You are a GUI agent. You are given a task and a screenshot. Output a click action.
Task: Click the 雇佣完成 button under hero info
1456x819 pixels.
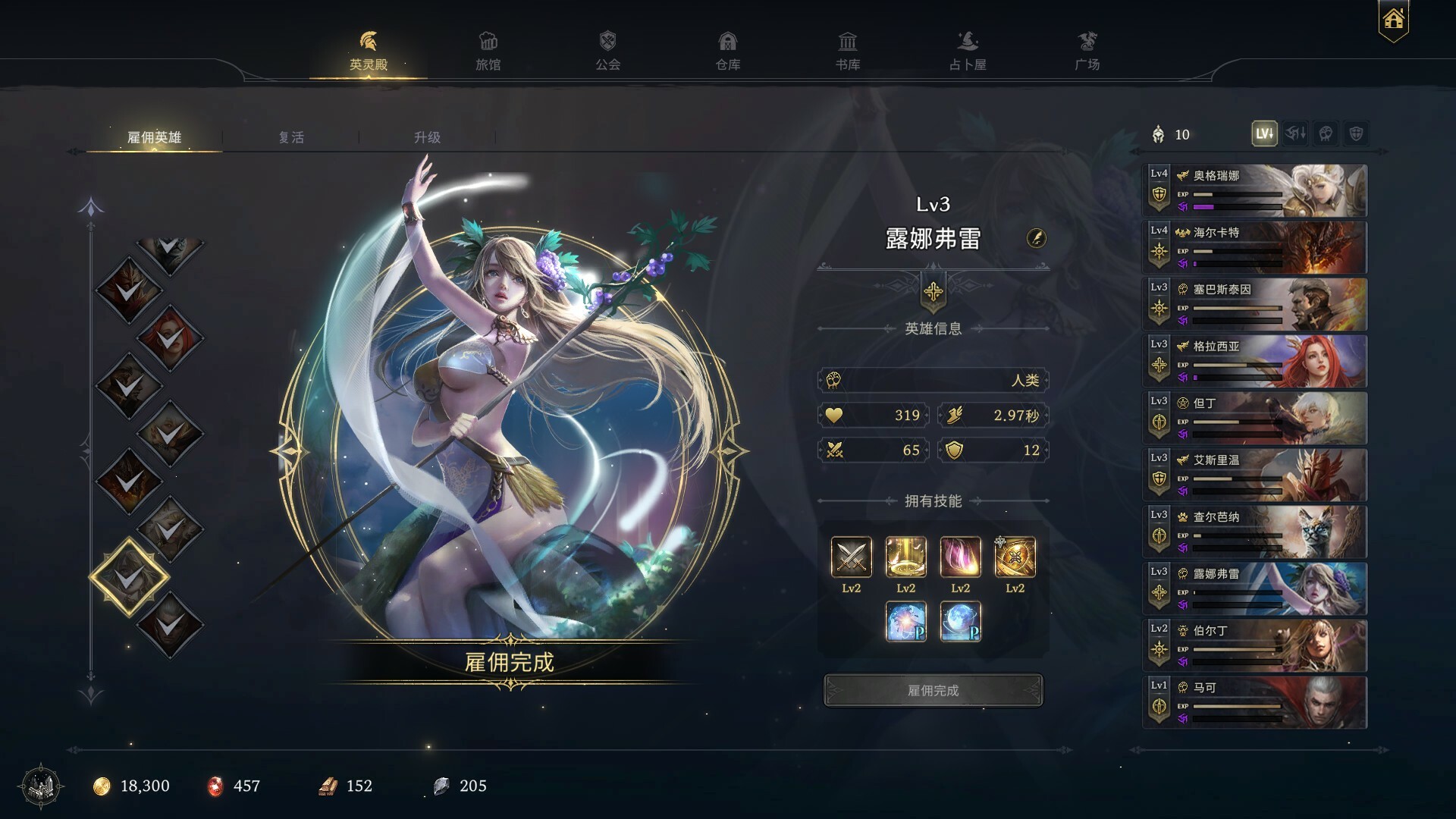pyautogui.click(x=933, y=690)
